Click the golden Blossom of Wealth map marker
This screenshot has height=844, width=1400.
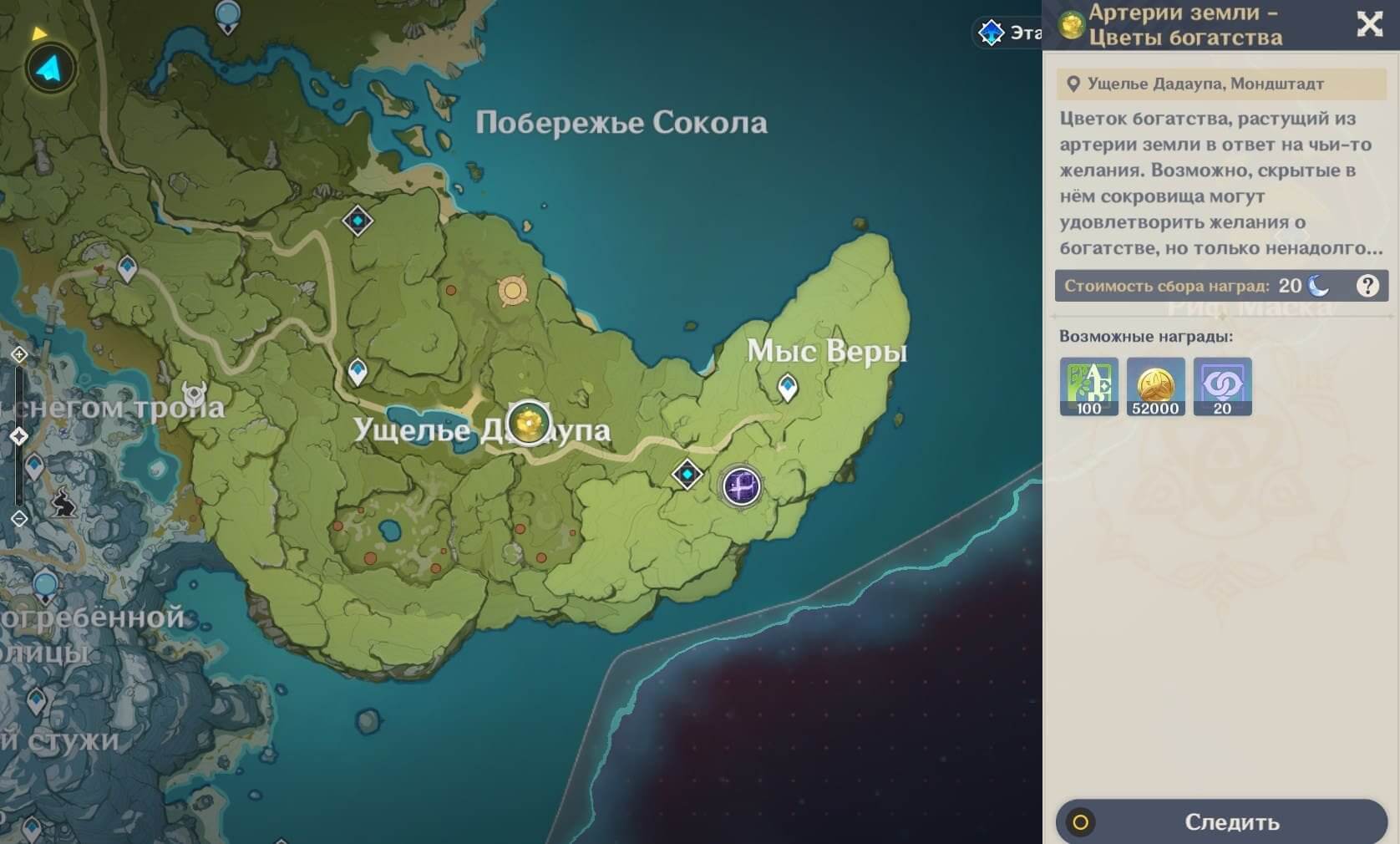point(528,422)
